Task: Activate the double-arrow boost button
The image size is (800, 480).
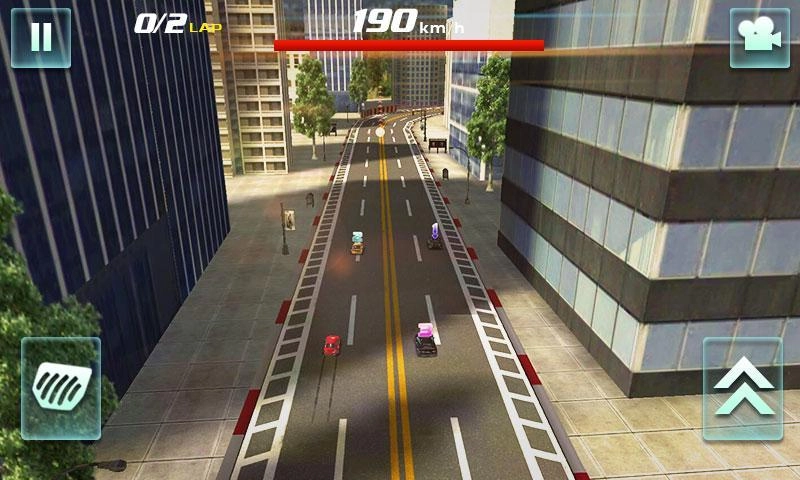Action: [742, 388]
